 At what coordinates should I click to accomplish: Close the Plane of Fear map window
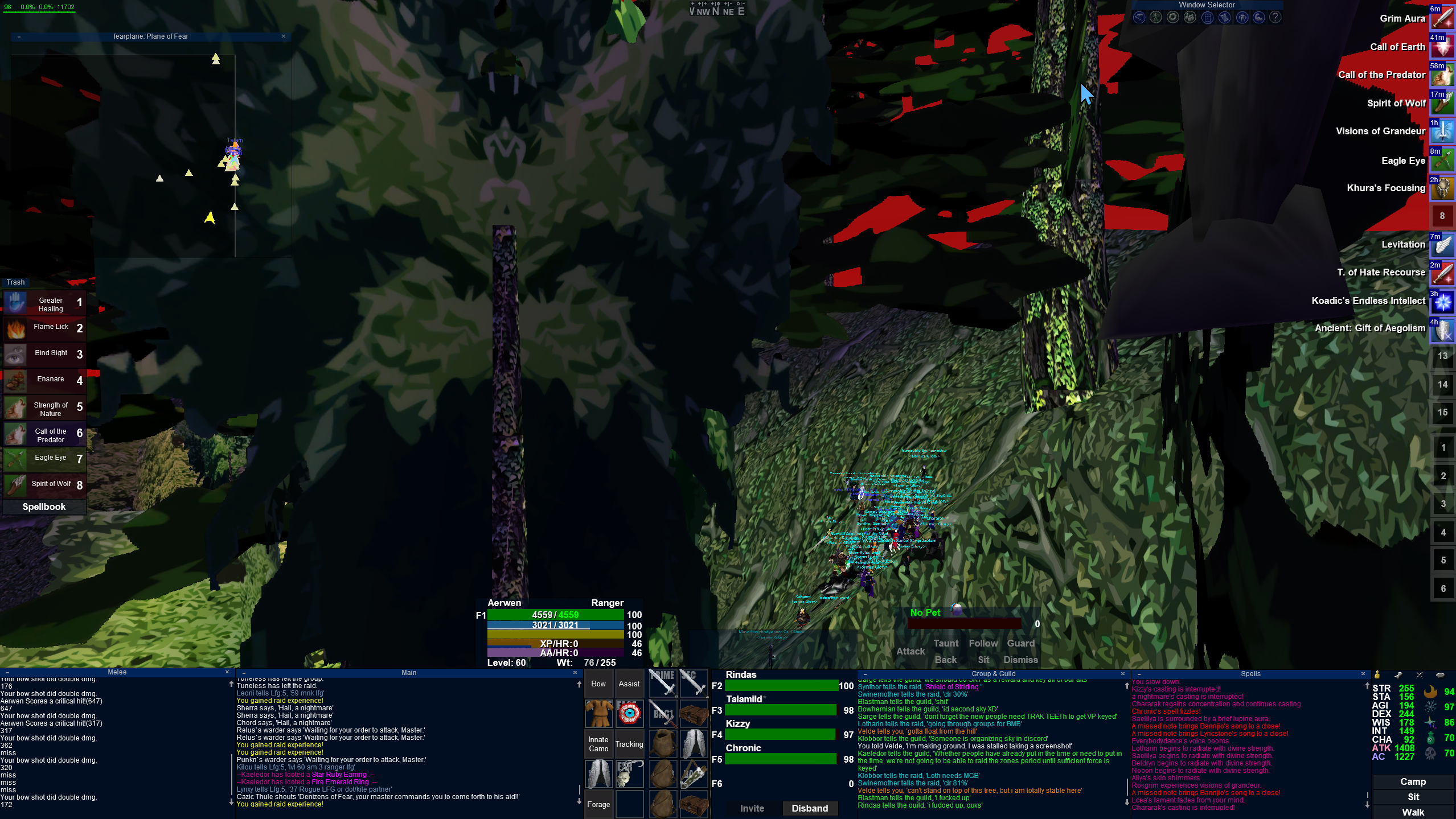(284, 36)
